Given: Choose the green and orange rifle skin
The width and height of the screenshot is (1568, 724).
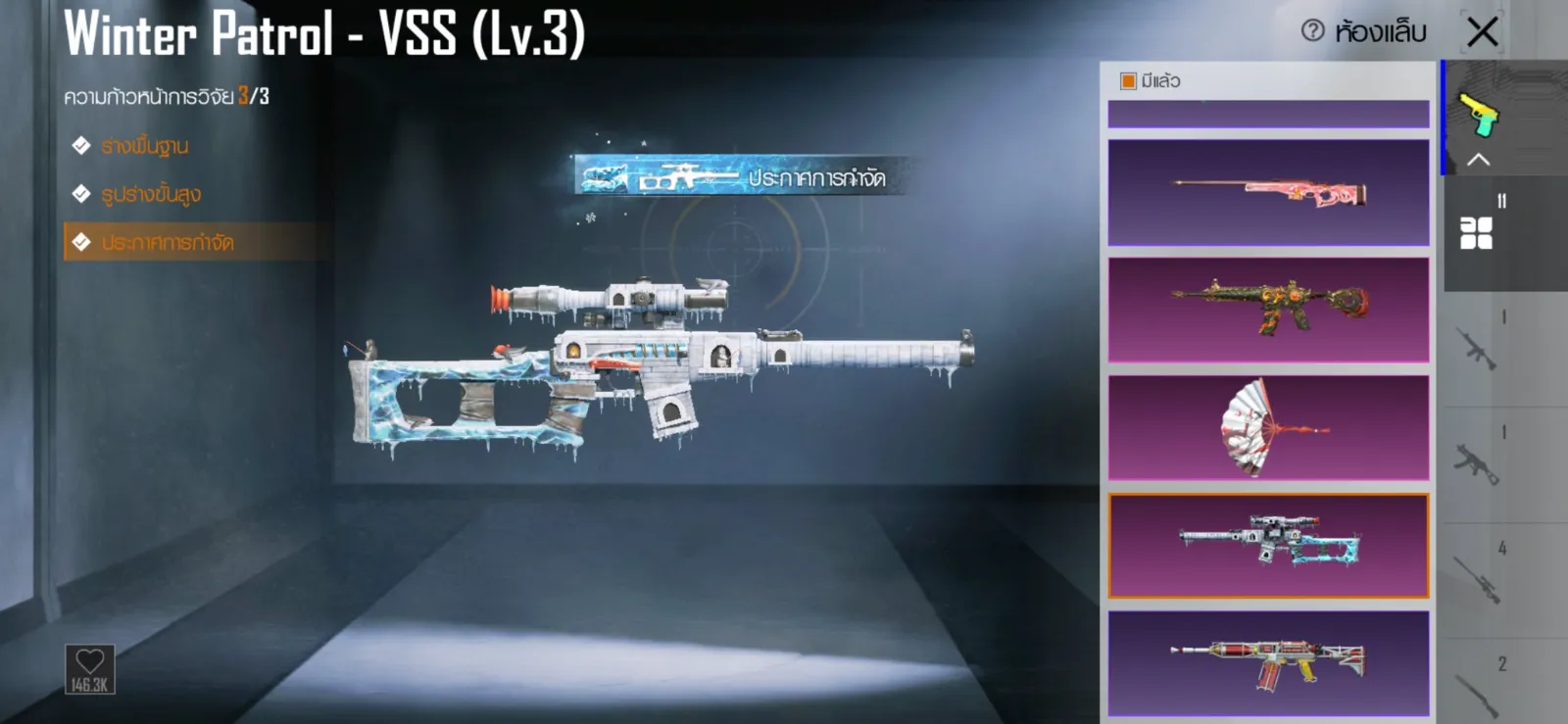Looking at the screenshot, I should 1268,310.
